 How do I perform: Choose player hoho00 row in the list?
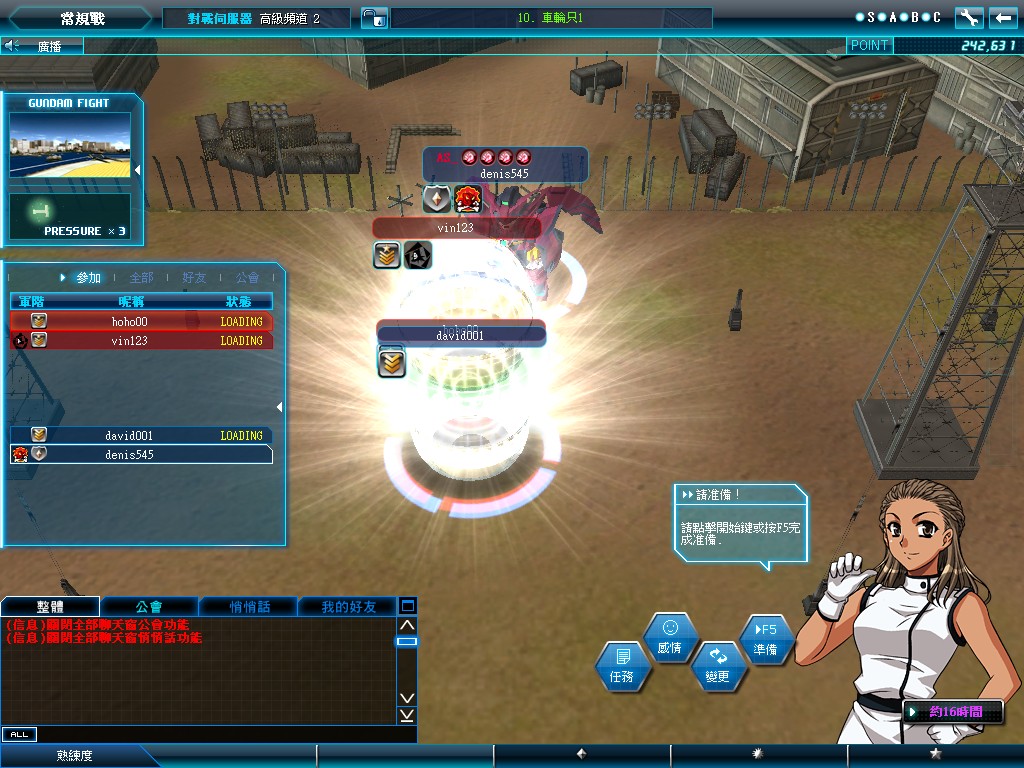[140, 322]
